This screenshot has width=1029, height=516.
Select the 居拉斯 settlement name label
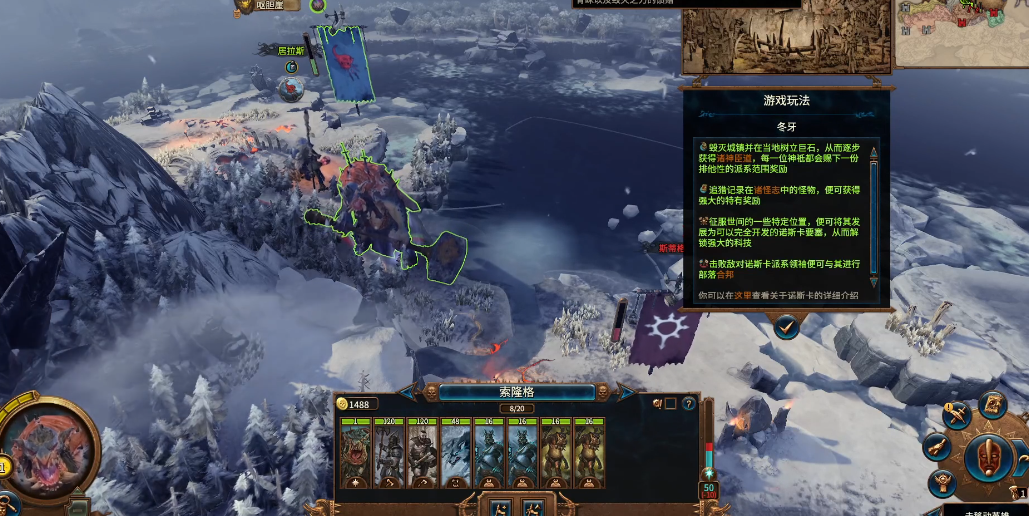click(x=291, y=50)
